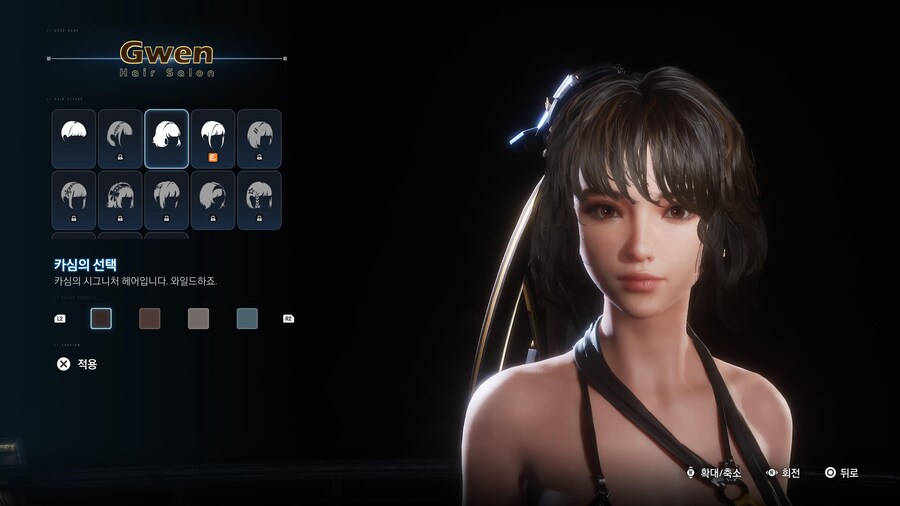Apply the teal blue hair color swatch
The height and width of the screenshot is (506, 900).
click(247, 318)
